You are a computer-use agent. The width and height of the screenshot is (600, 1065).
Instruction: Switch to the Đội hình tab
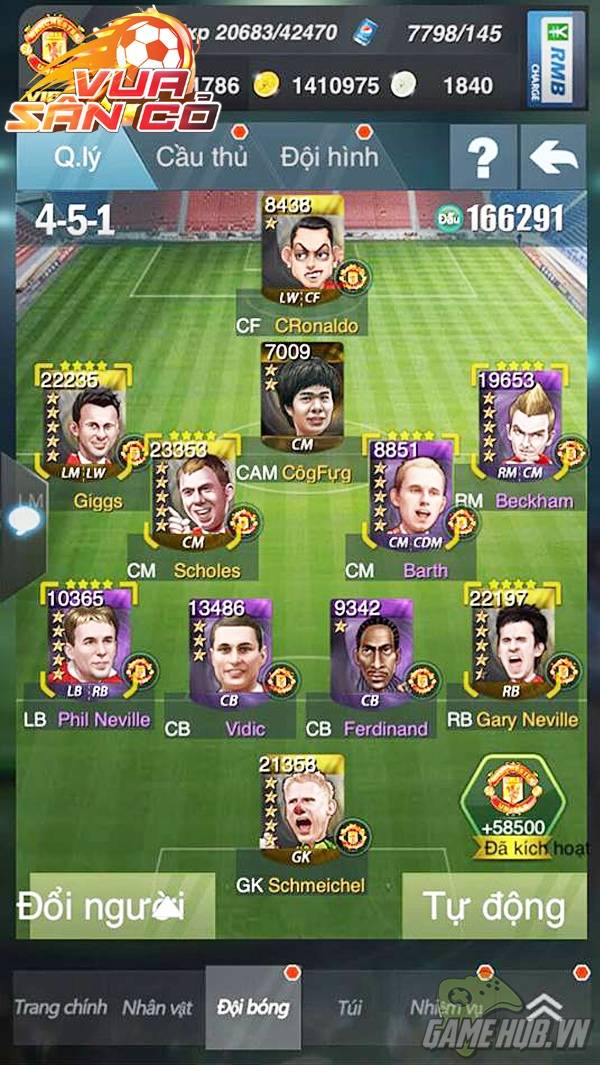click(x=329, y=157)
